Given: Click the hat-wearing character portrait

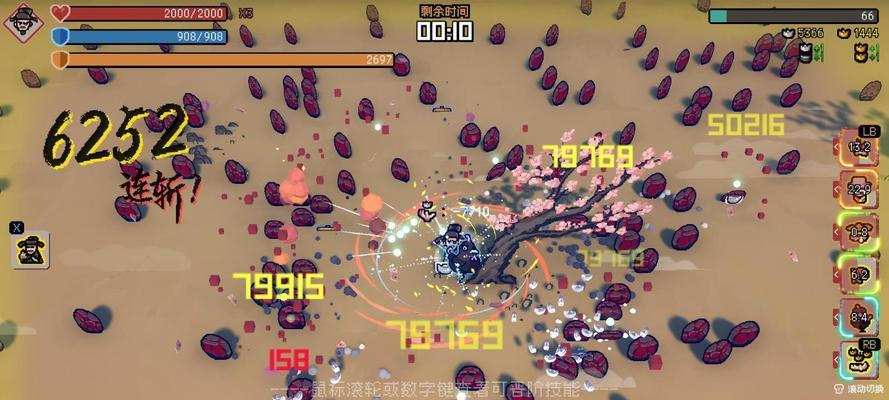Looking at the screenshot, I should [x=23, y=22].
